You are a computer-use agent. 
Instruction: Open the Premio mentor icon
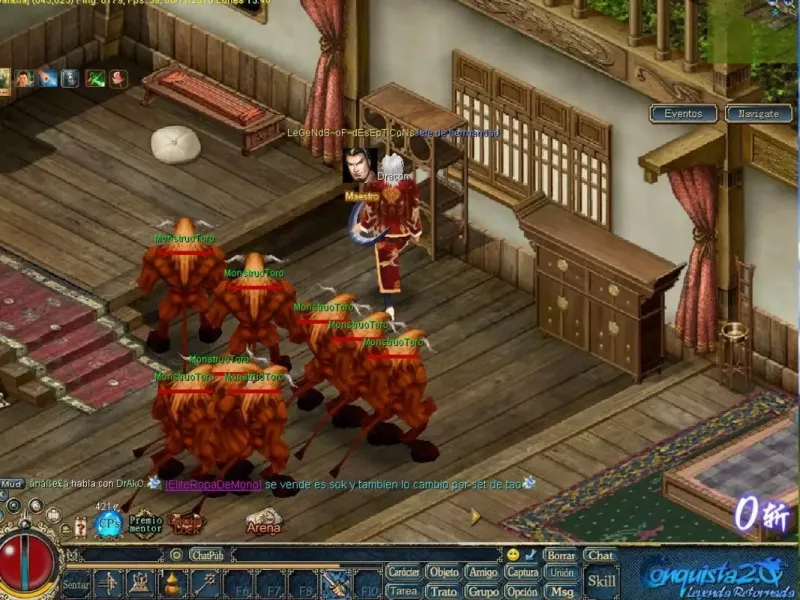coord(145,523)
